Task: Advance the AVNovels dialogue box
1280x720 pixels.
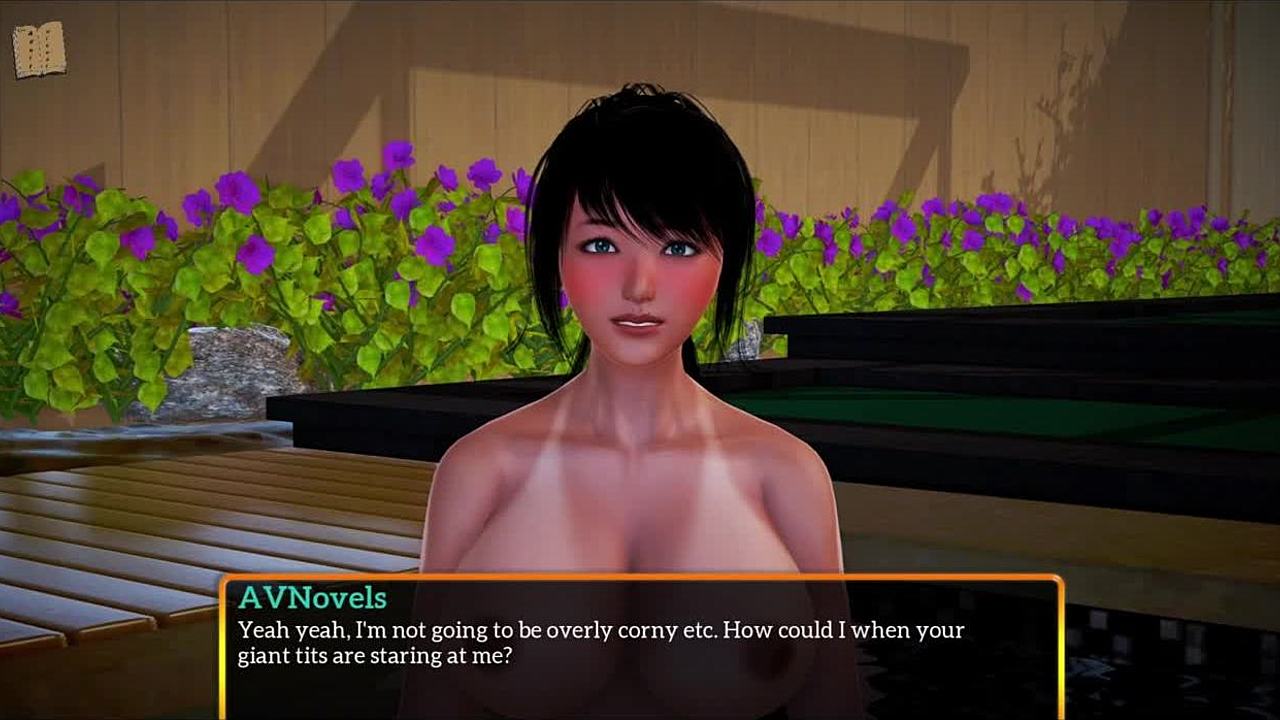Action: coord(640,645)
